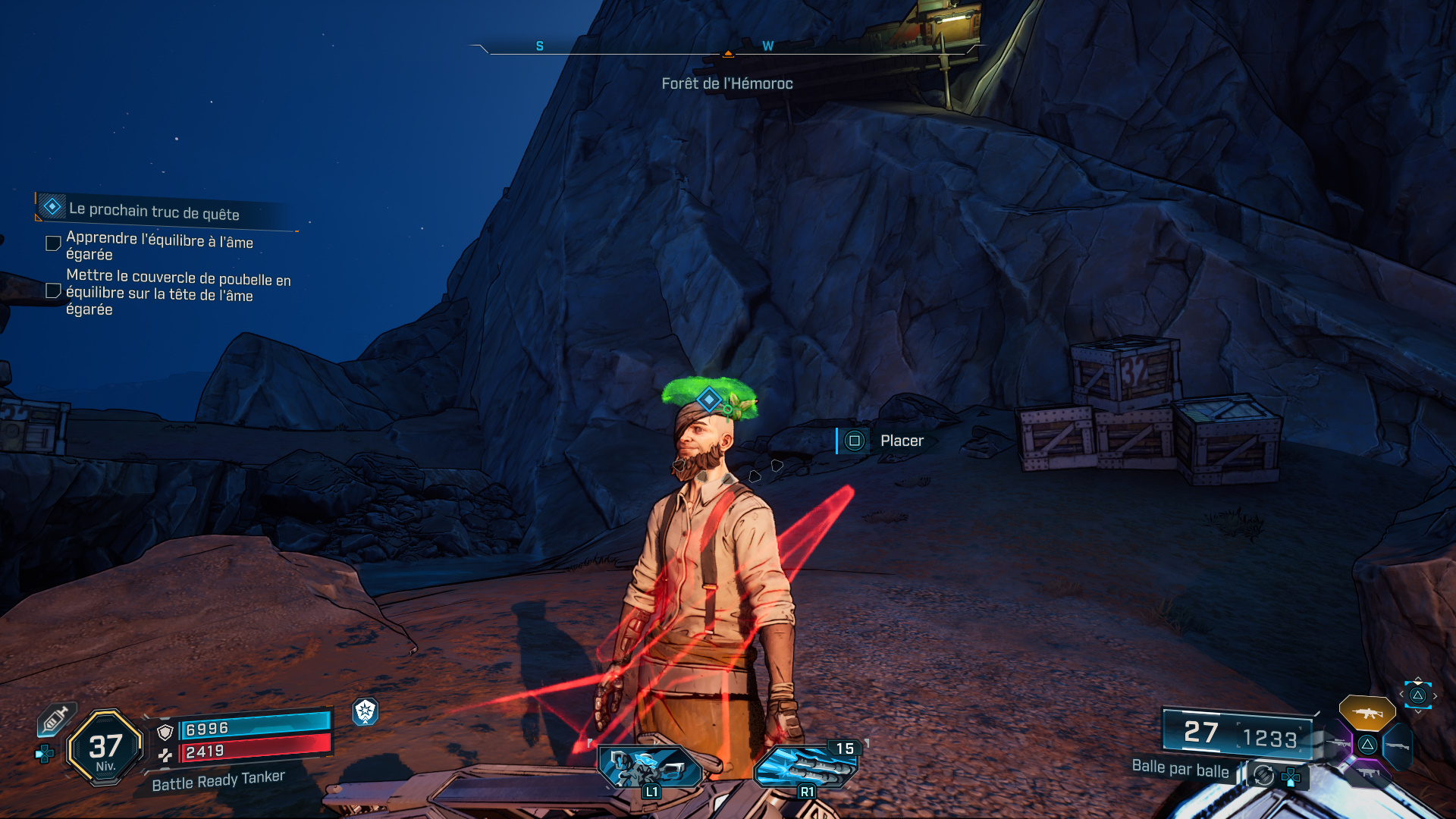Tick the 'Mettre le couvercle de poubelle' objective checkbox

[53, 291]
